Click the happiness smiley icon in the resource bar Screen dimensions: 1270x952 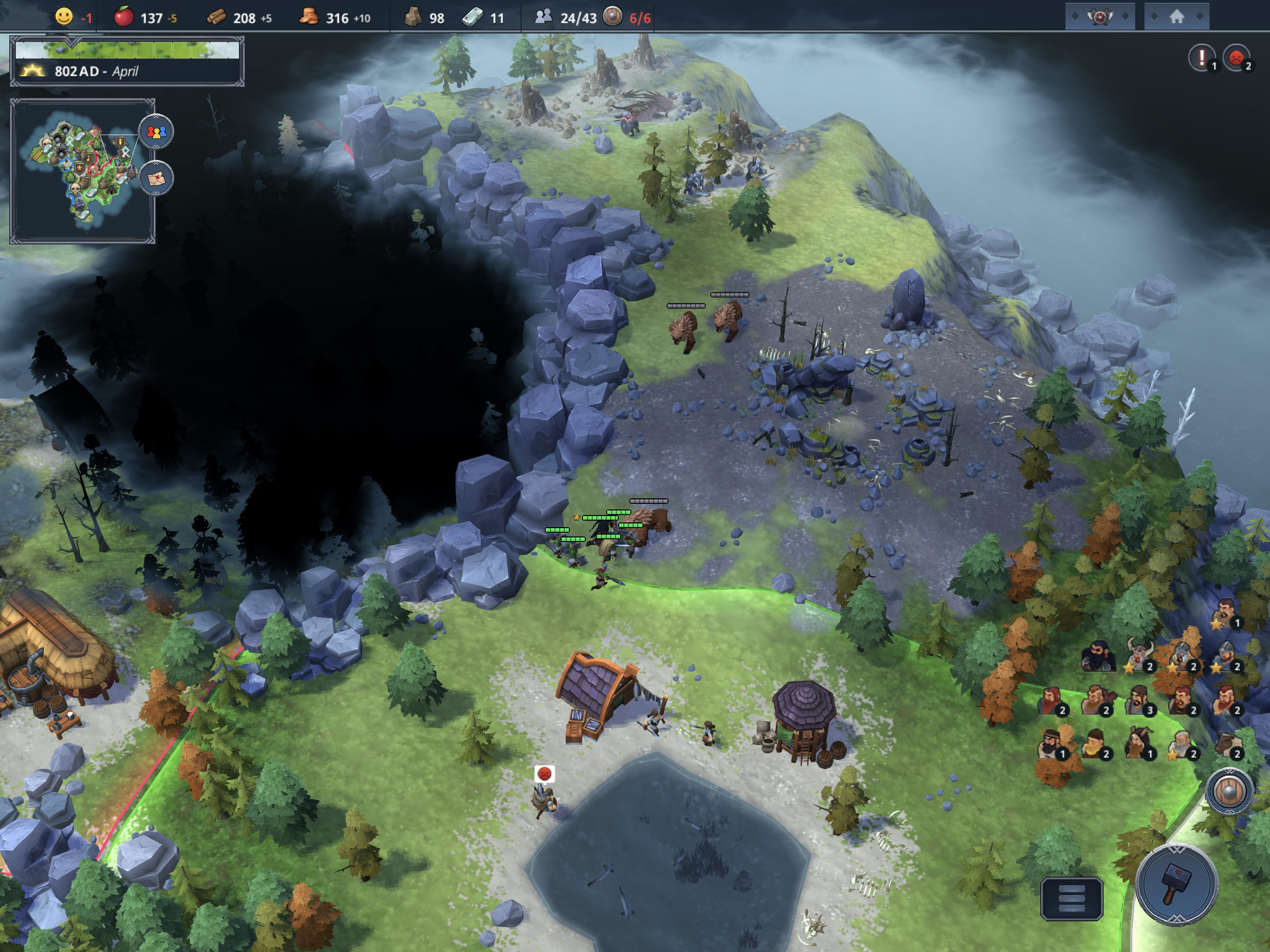65,17
